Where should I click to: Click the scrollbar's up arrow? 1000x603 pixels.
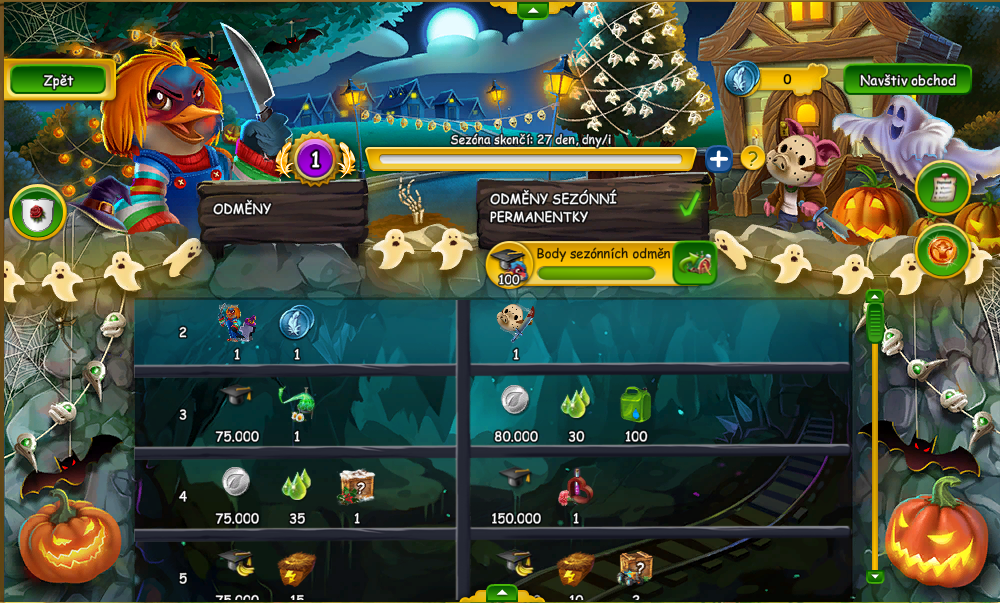click(x=875, y=297)
